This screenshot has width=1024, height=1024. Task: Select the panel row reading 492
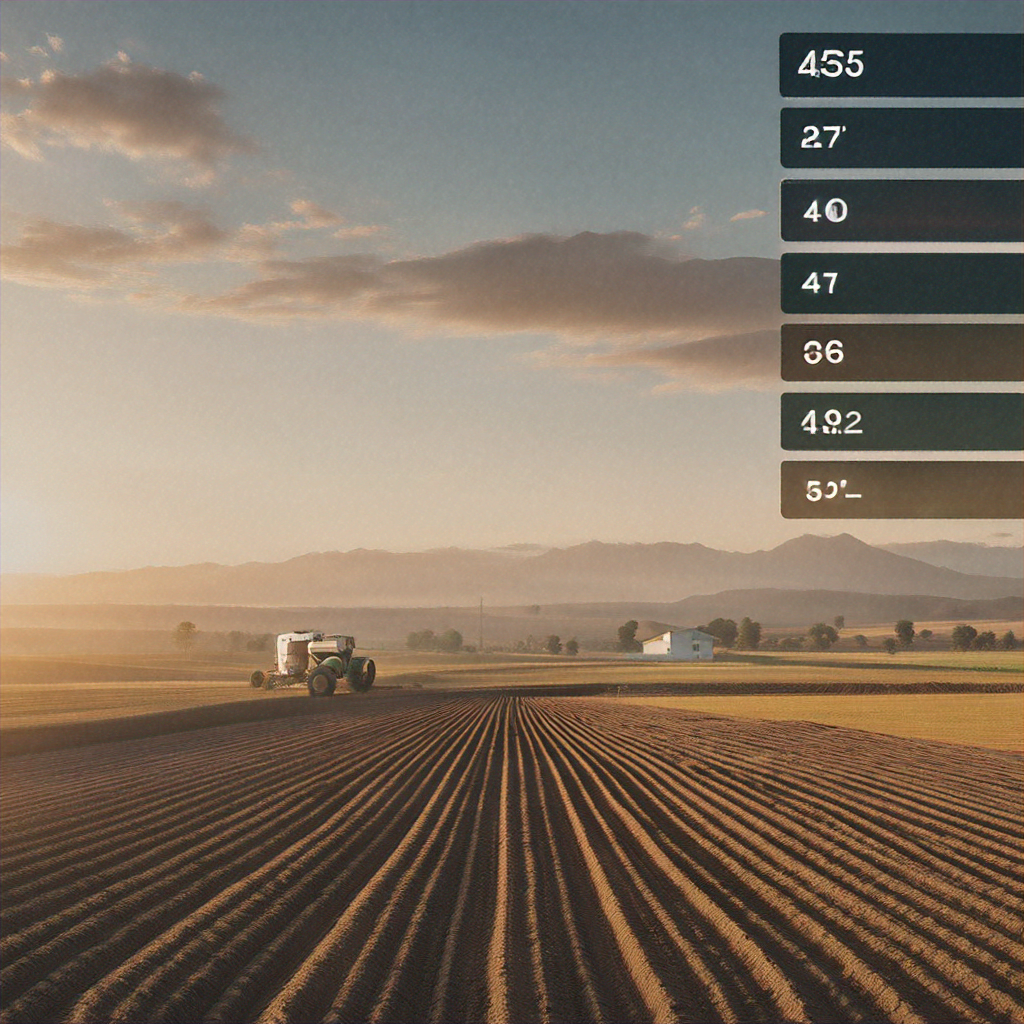coord(900,421)
